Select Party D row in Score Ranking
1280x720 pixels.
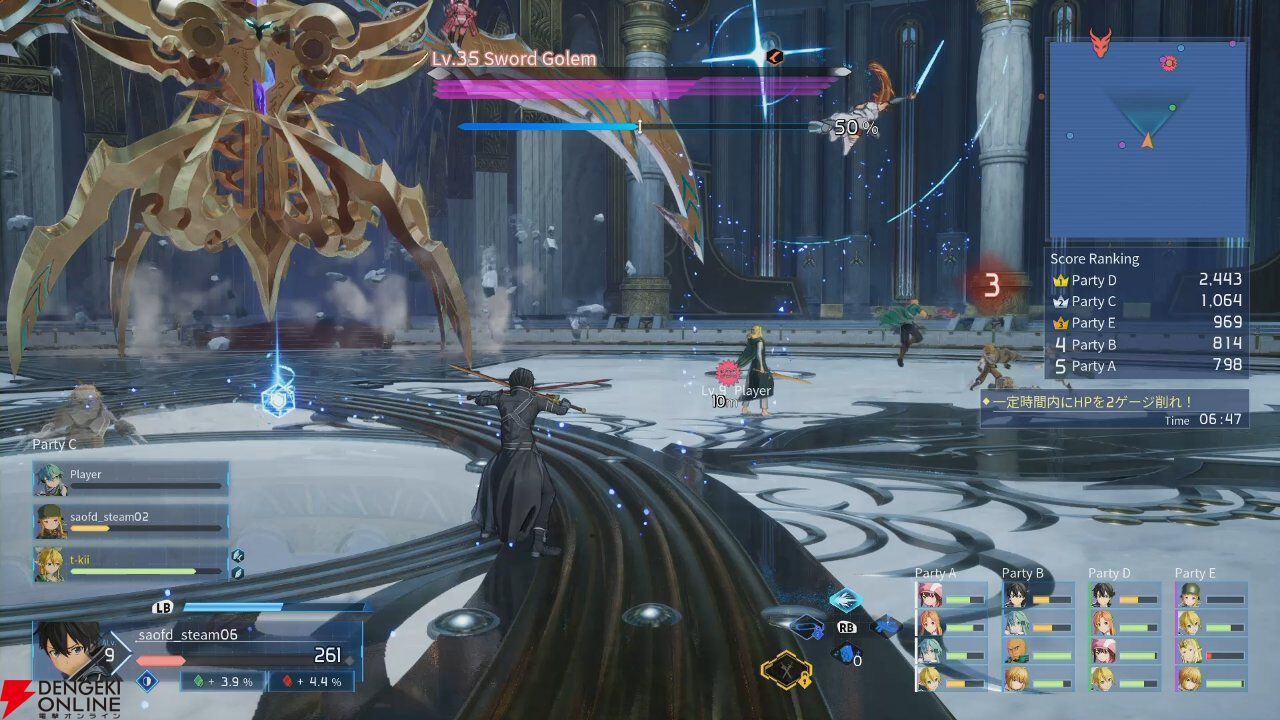(1146, 281)
